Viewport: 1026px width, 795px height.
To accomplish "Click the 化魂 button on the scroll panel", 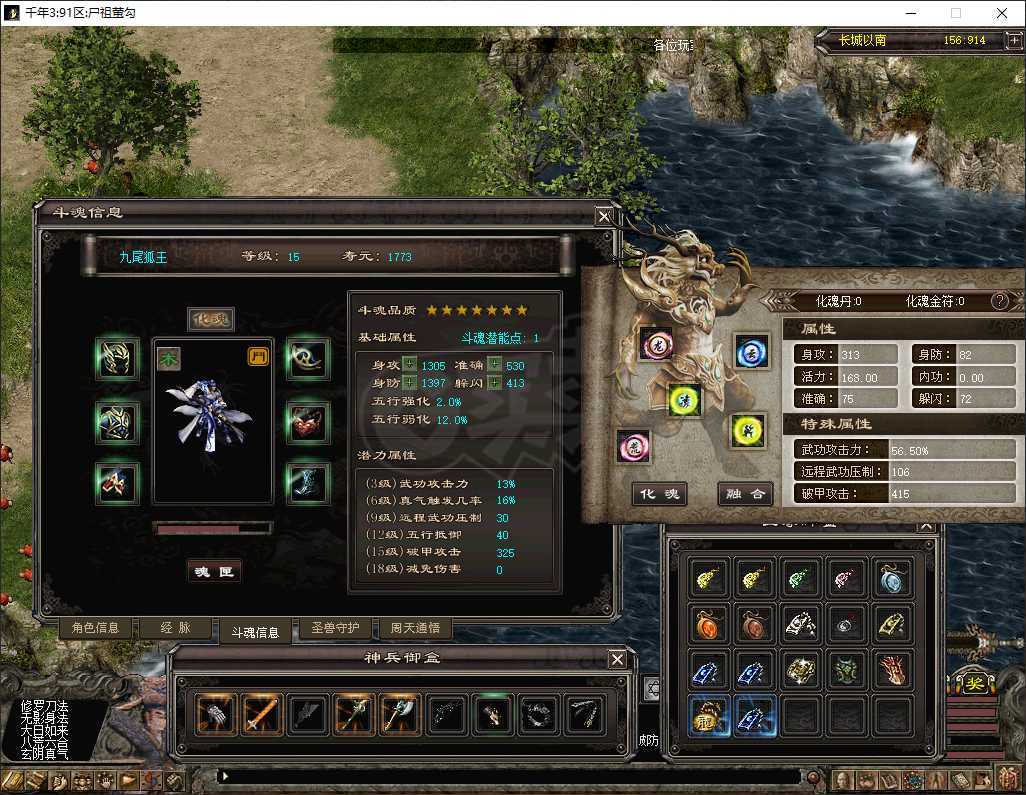I will pos(659,493).
